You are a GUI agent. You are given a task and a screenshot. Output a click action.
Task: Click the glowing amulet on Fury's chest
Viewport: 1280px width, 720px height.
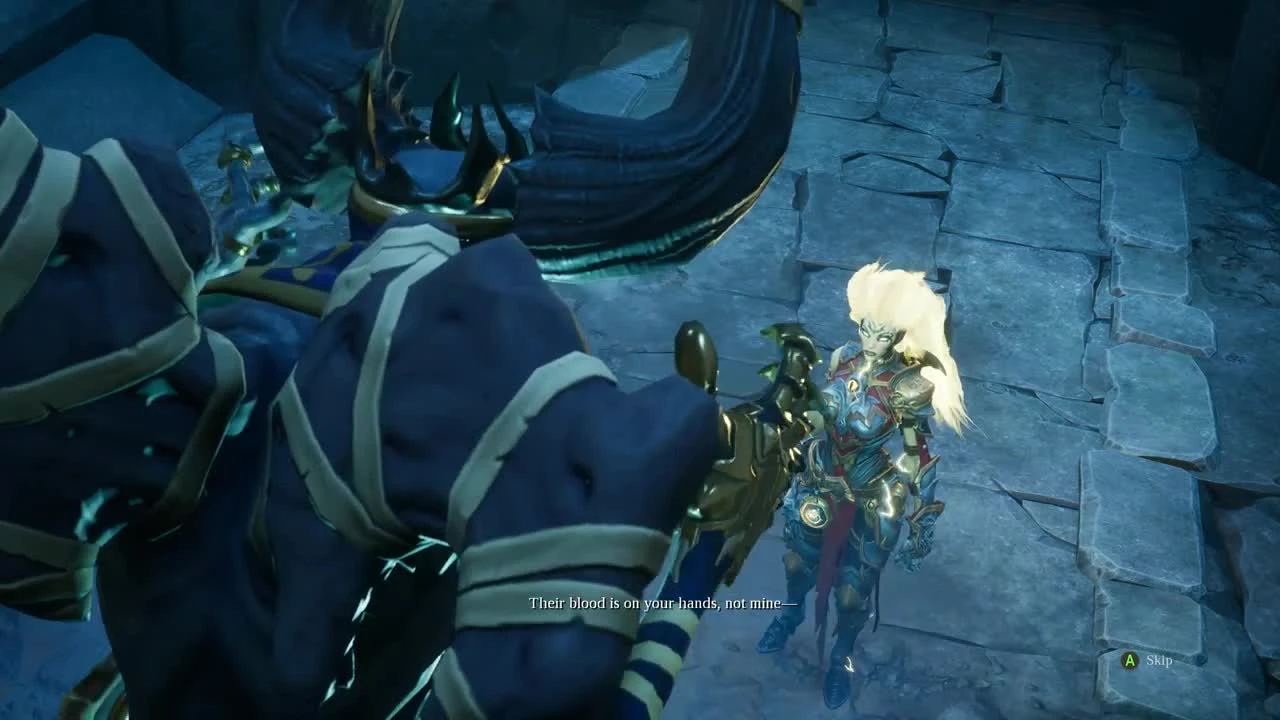(855, 385)
